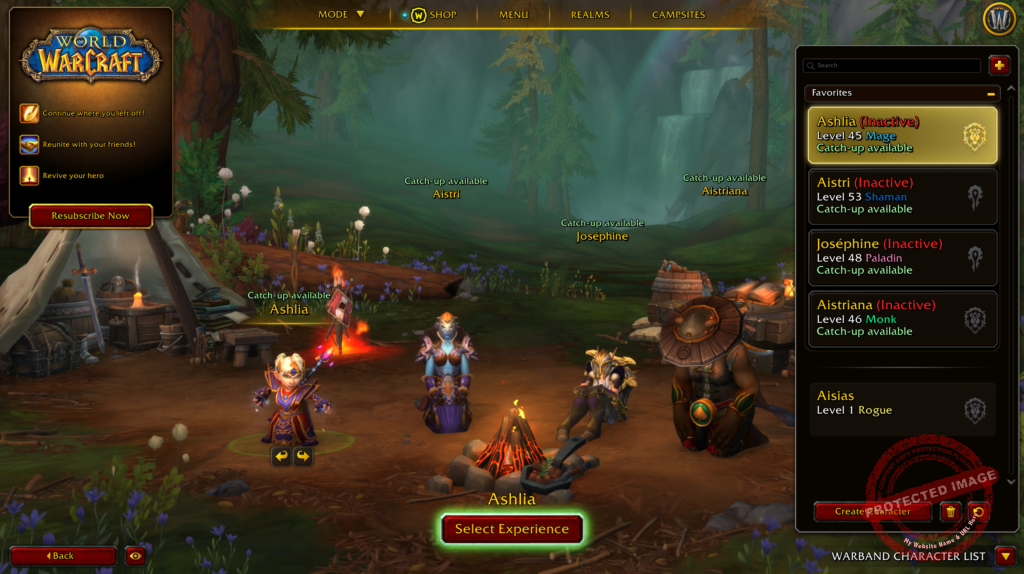Click the character search field
The height and width of the screenshot is (574, 1024).
click(x=895, y=66)
